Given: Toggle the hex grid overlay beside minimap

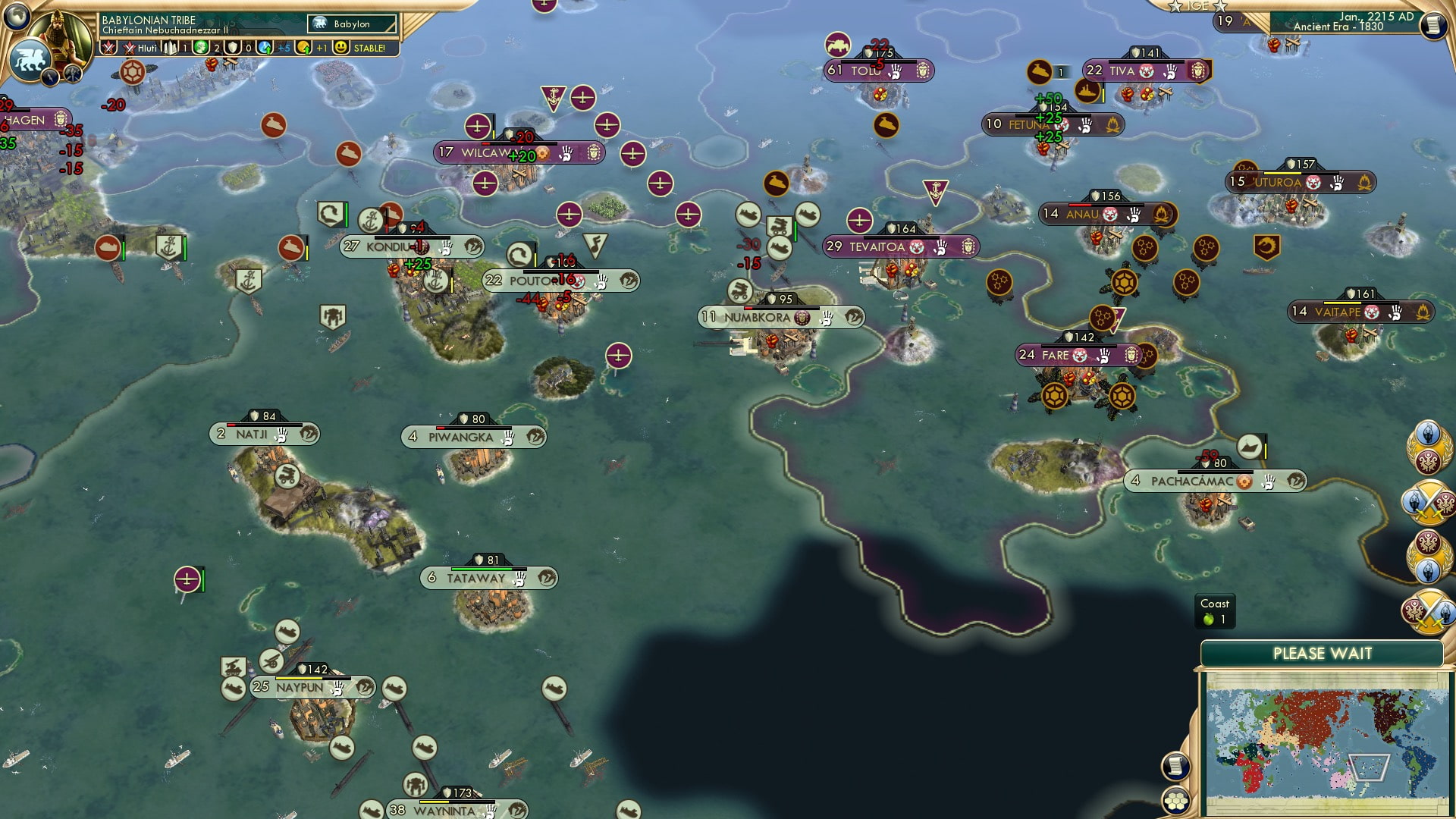Looking at the screenshot, I should tap(1175, 801).
